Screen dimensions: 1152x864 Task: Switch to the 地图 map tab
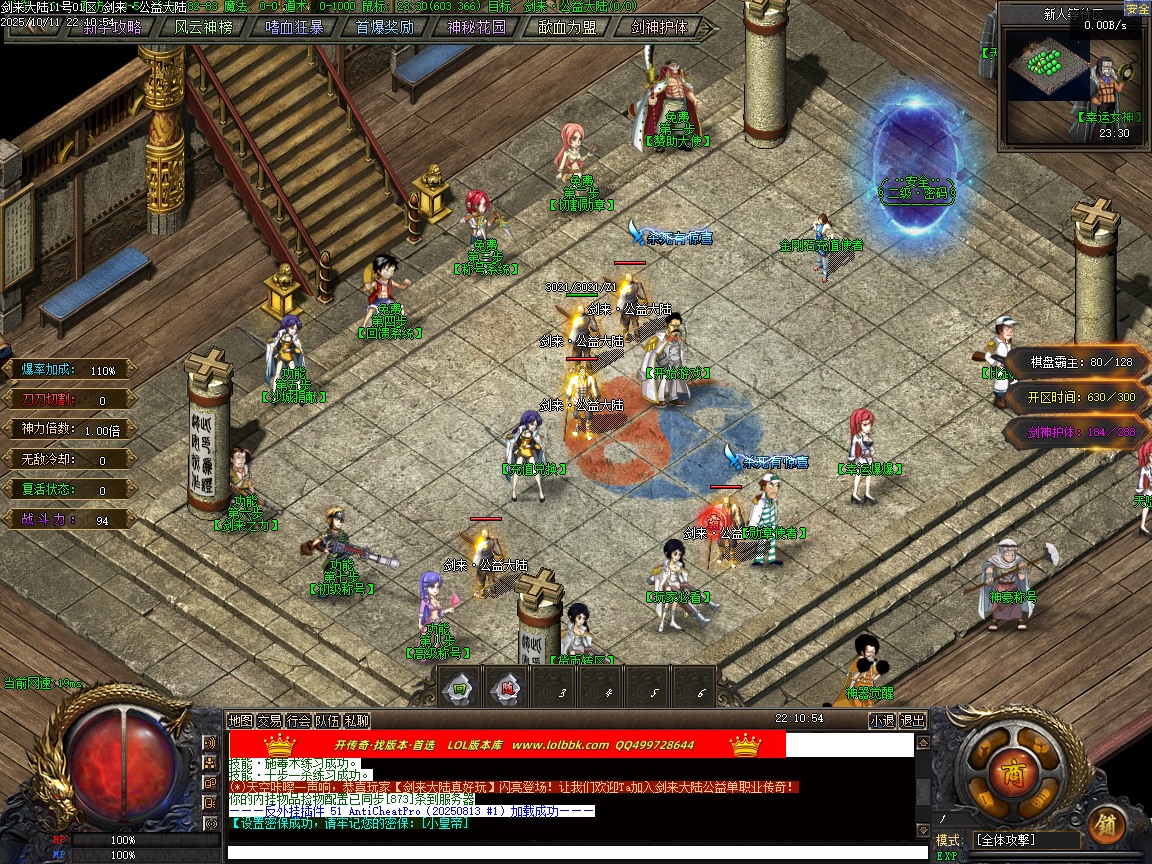point(240,720)
